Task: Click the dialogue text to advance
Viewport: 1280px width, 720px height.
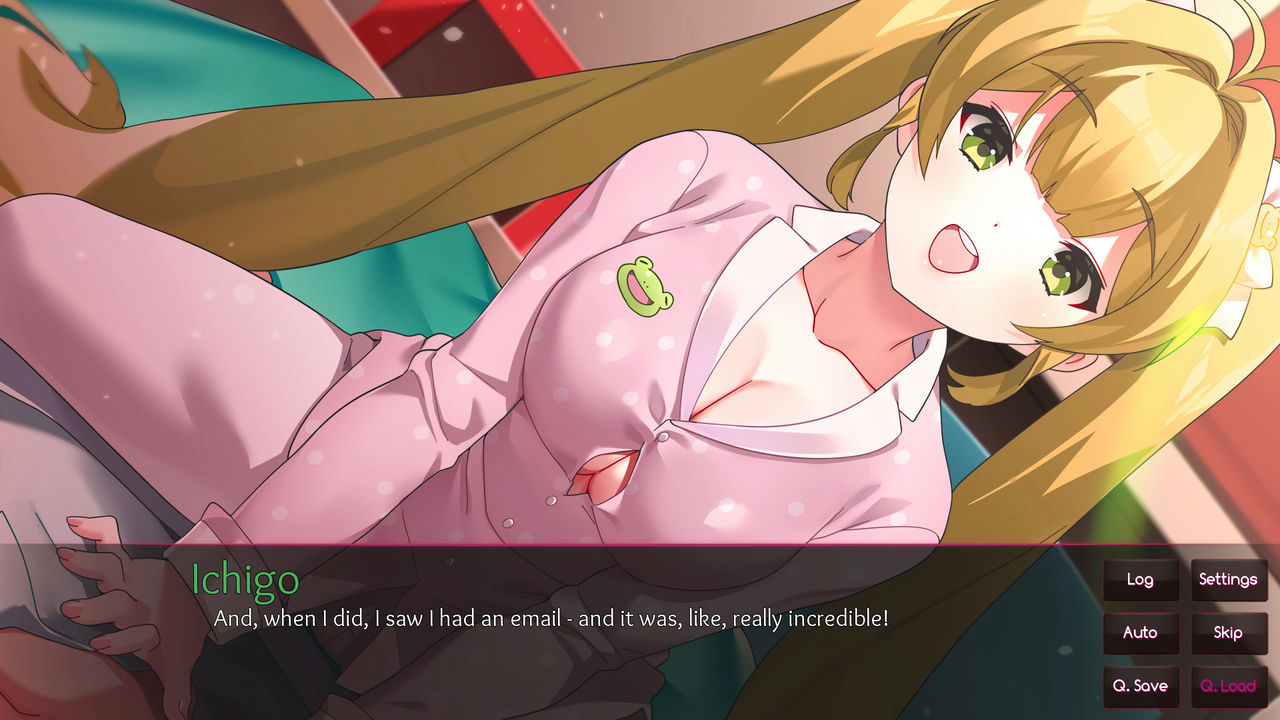Action: (550, 619)
